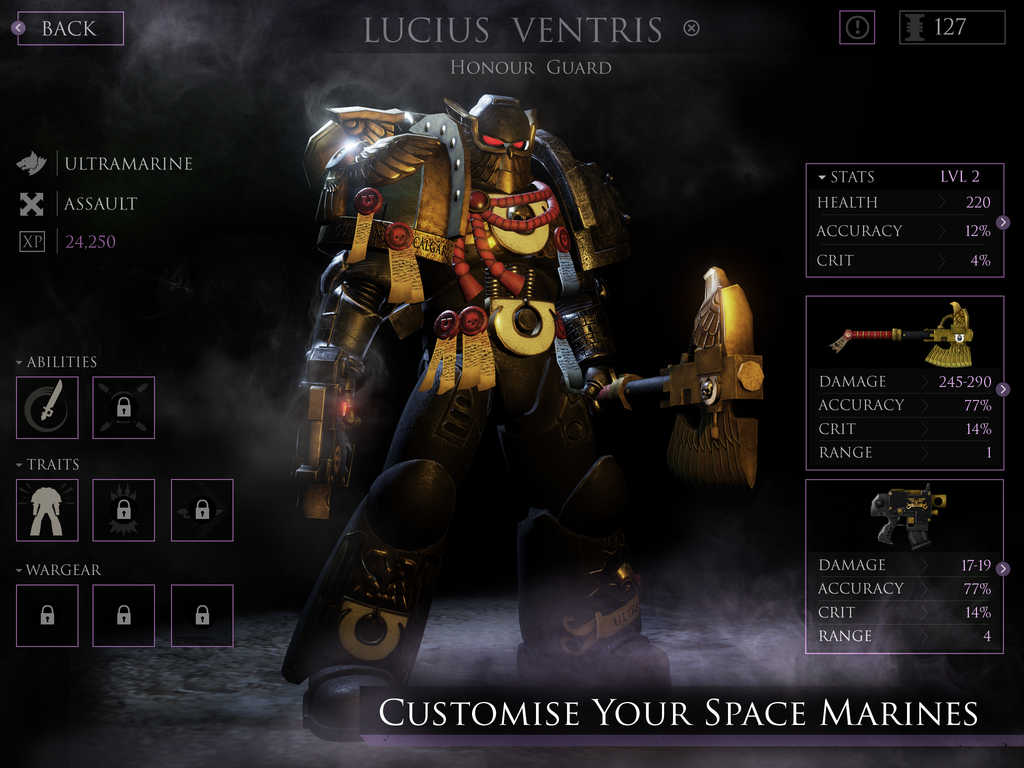Open the exclamation mark alert icon

pyautogui.click(x=856, y=28)
